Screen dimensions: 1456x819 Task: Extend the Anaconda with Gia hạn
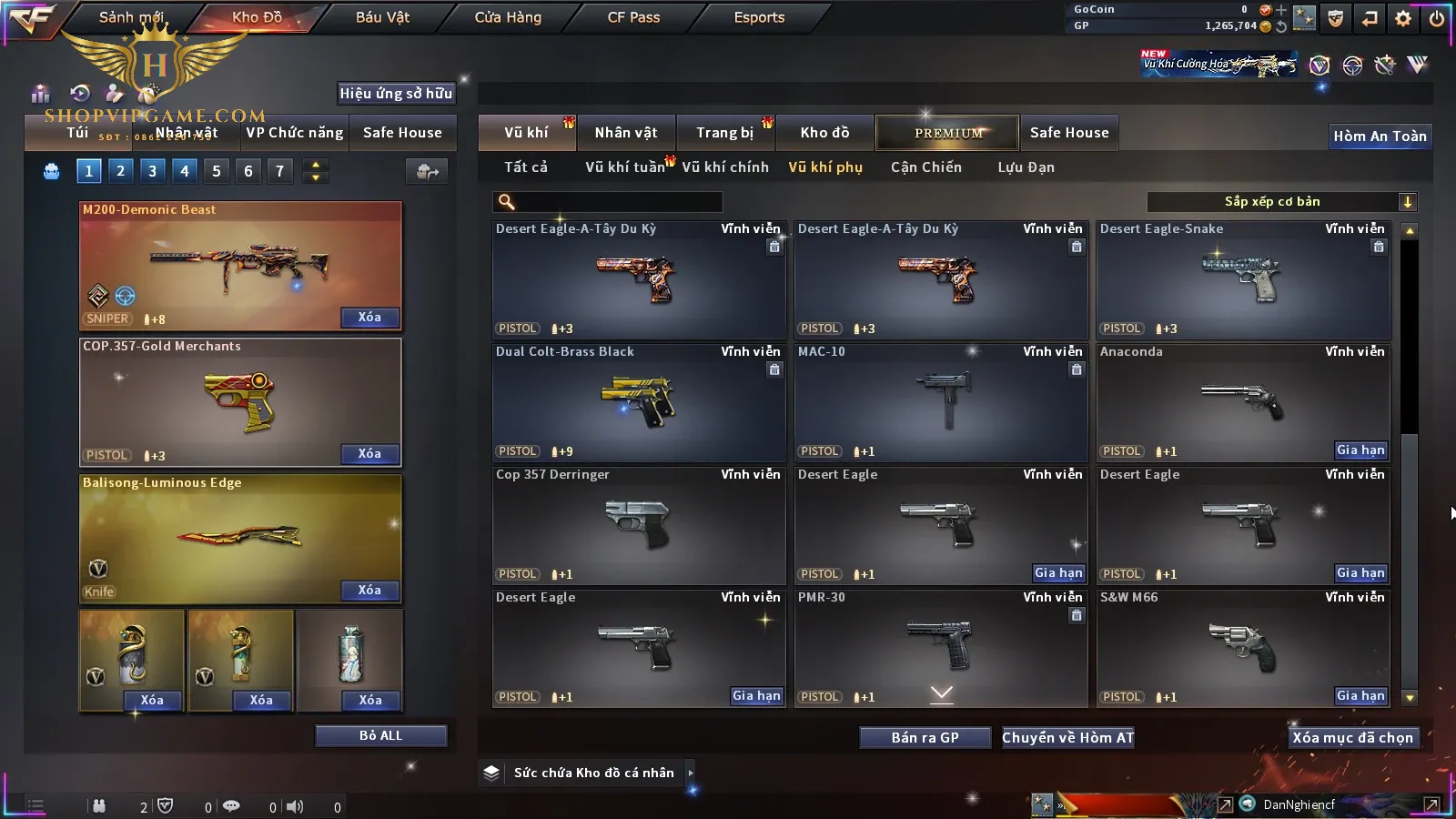(1360, 450)
